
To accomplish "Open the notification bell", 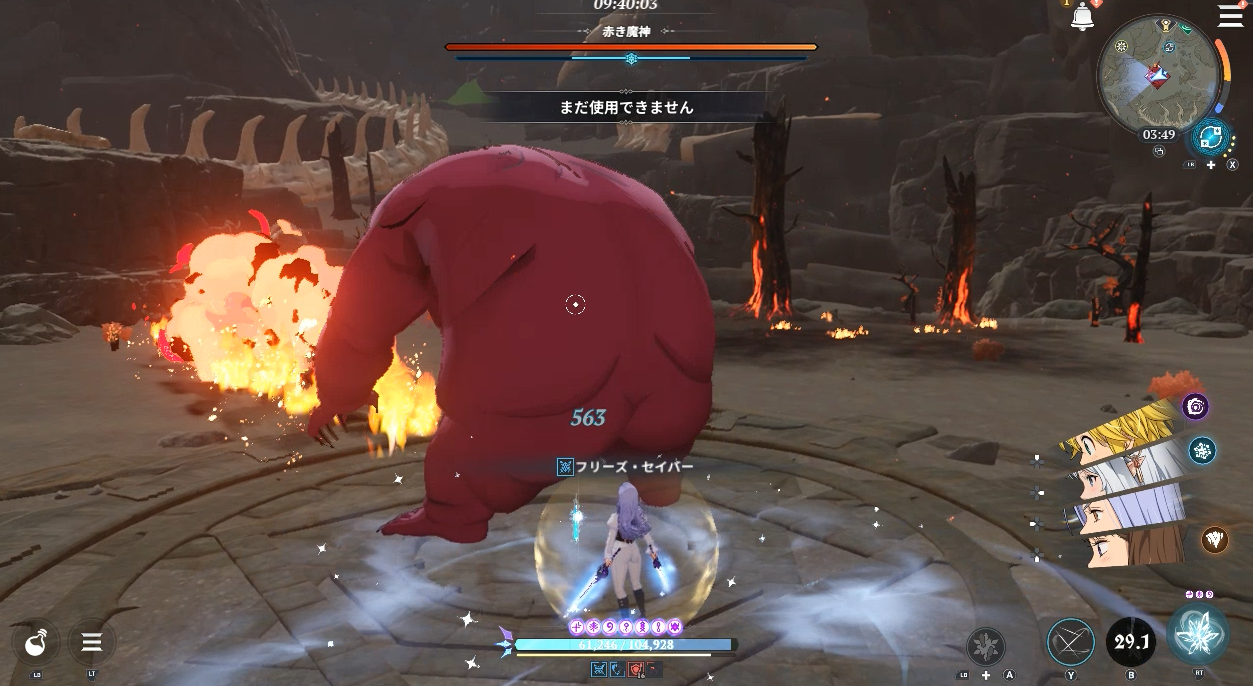I will [x=1082, y=17].
